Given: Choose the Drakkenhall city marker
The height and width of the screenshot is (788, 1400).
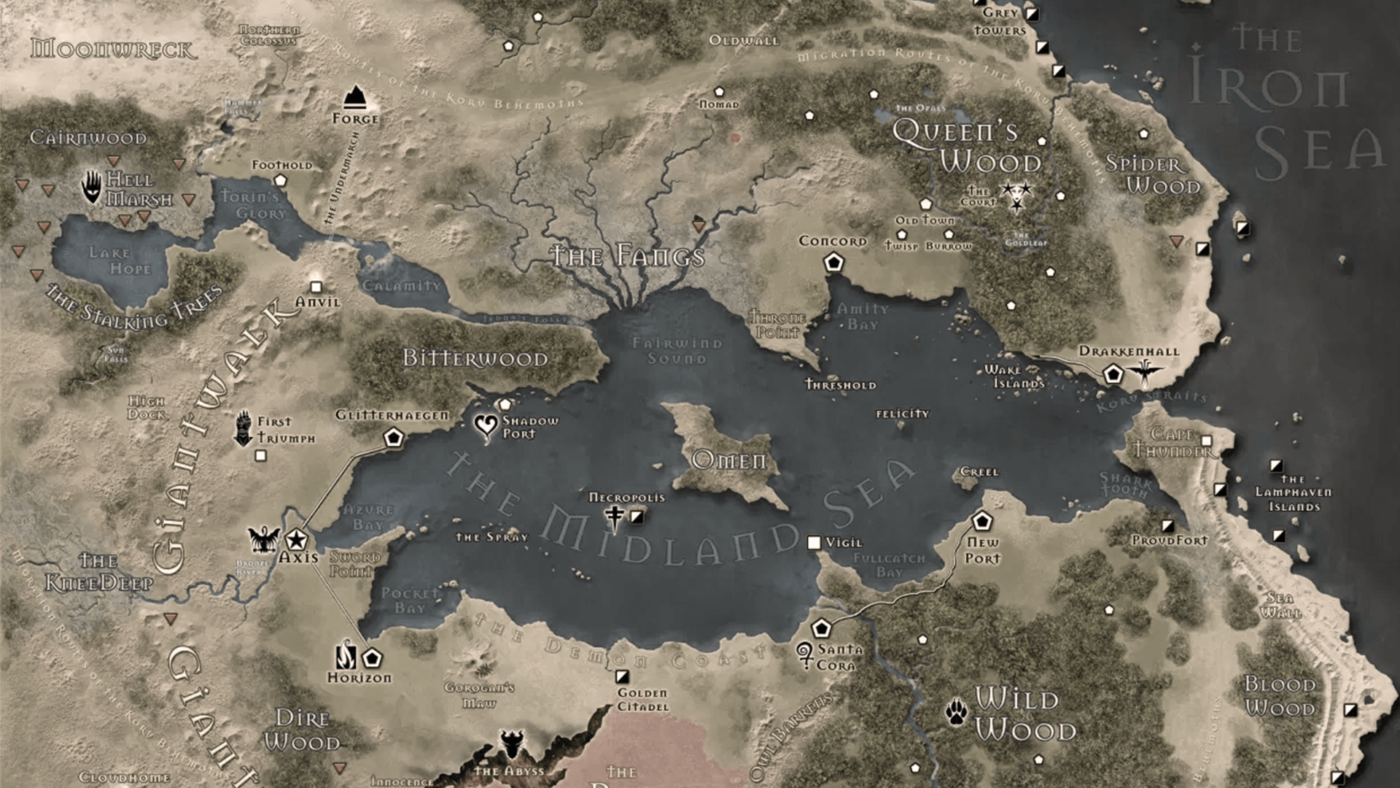Looking at the screenshot, I should click(x=1112, y=374).
